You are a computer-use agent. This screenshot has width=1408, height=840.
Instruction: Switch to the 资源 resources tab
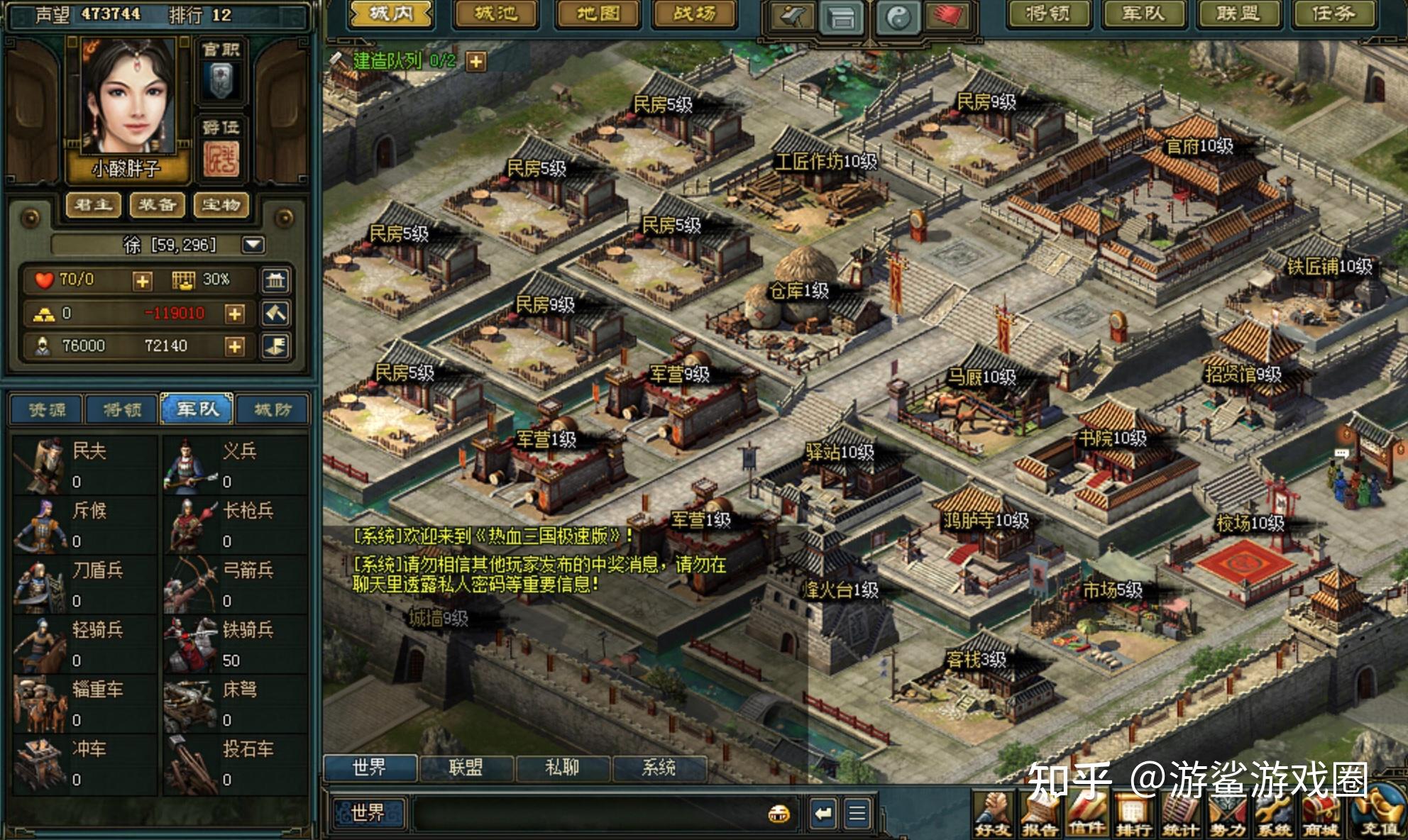(x=47, y=409)
